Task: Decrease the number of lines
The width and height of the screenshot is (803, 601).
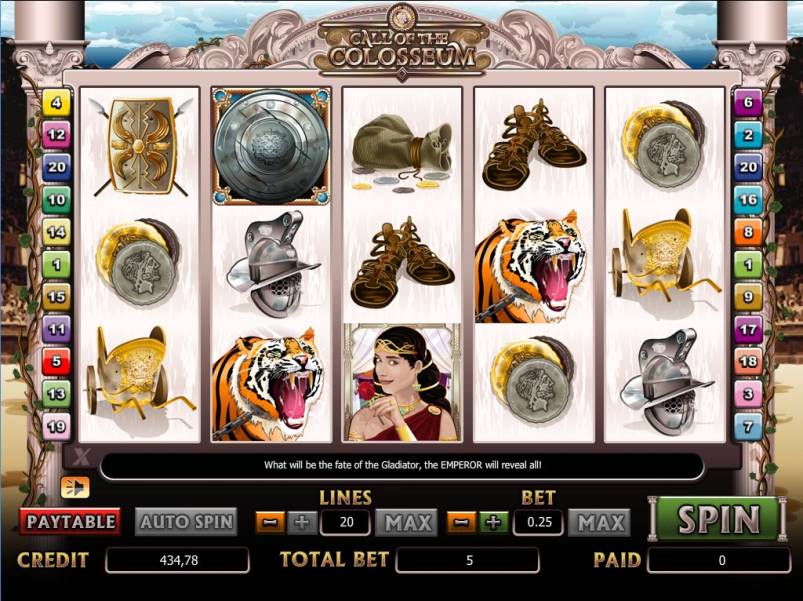Action: point(270,522)
